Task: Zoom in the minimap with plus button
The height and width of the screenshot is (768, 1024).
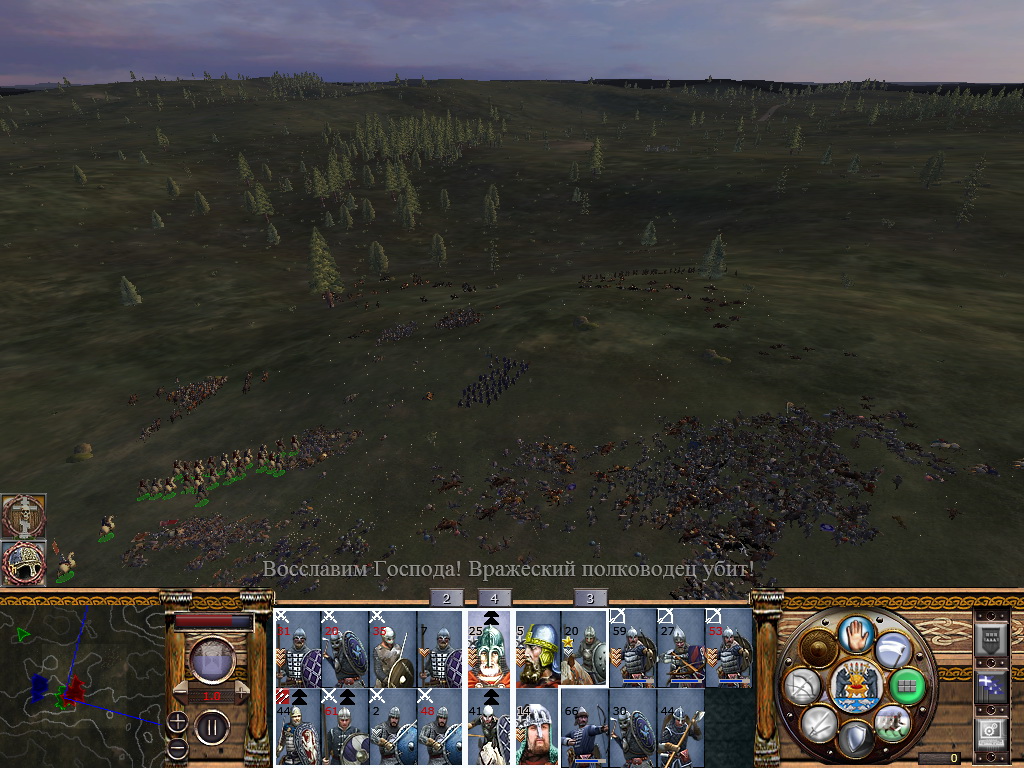Action: click(177, 722)
